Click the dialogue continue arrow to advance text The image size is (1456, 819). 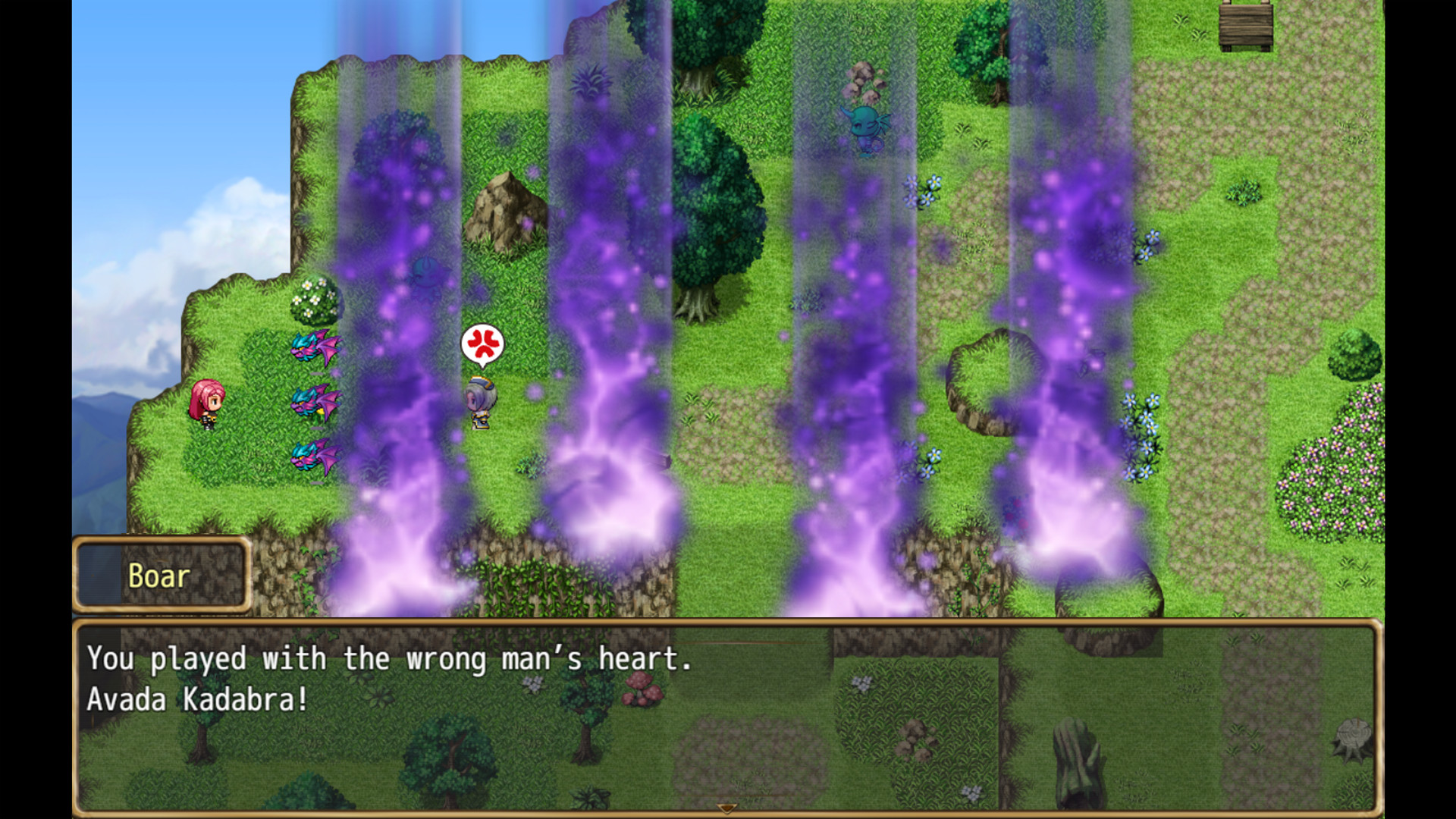pyautogui.click(x=726, y=810)
